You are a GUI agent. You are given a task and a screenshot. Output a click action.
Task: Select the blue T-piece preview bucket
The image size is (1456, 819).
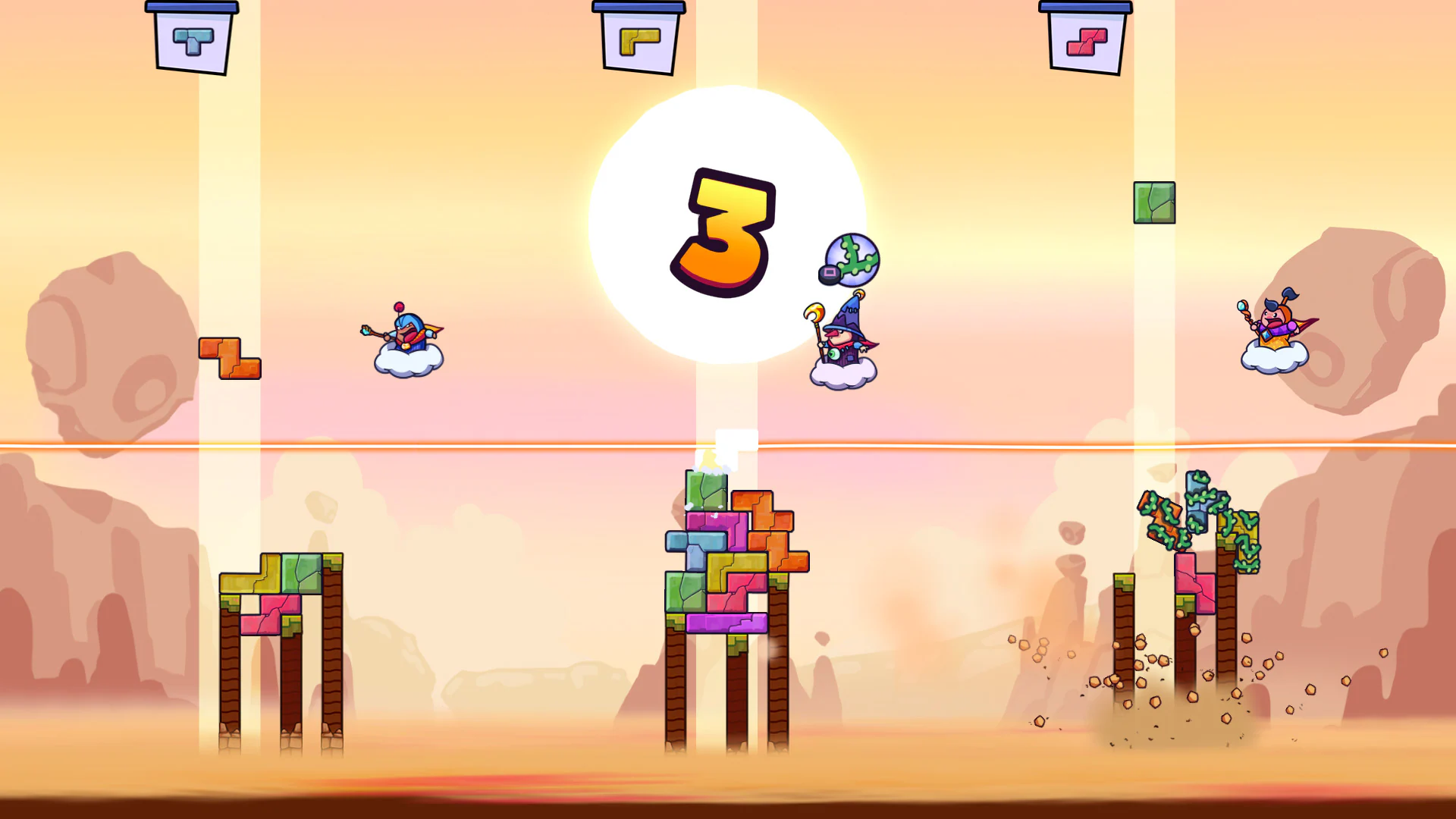click(192, 38)
